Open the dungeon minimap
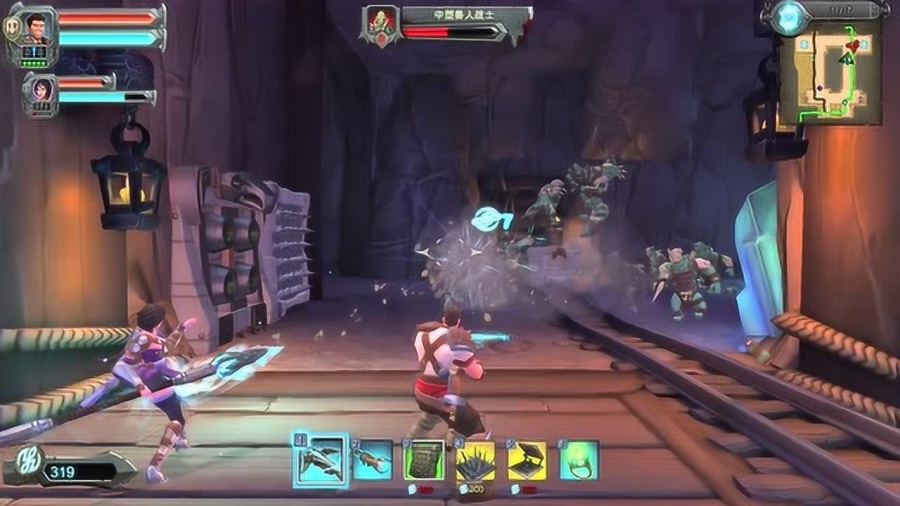Viewport: 900px width, 506px height. click(830, 74)
